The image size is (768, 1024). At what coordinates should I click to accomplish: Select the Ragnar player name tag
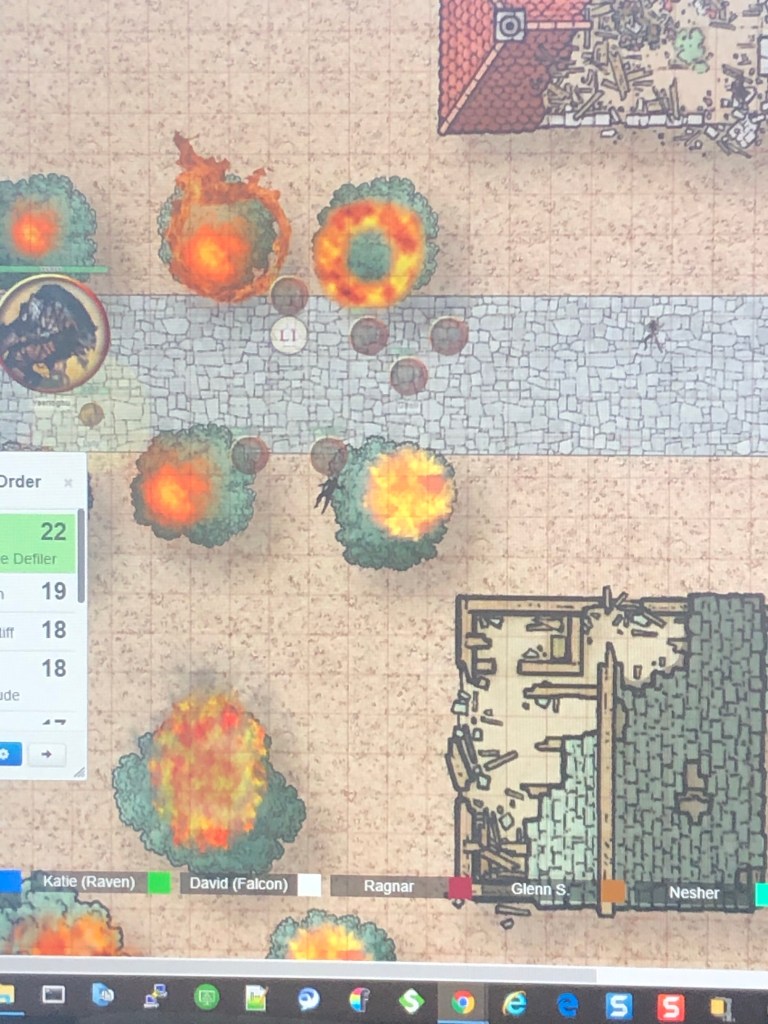click(x=389, y=886)
